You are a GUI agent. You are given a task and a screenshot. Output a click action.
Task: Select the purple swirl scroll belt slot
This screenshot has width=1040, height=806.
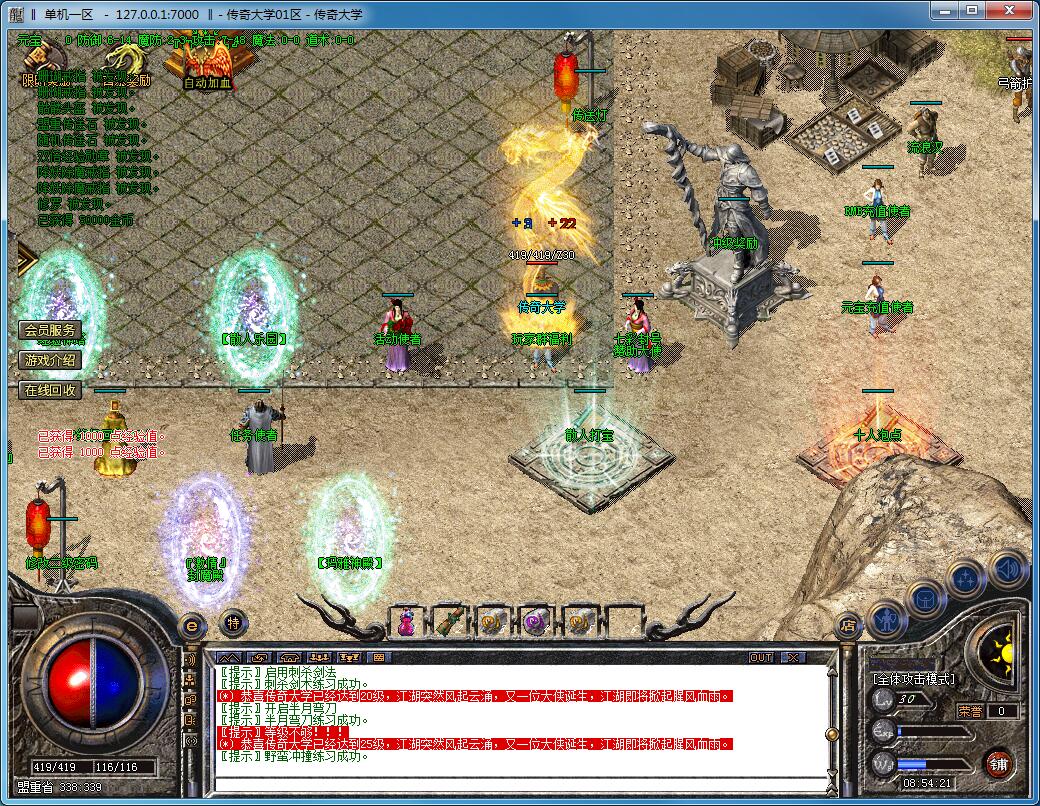[x=537, y=622]
